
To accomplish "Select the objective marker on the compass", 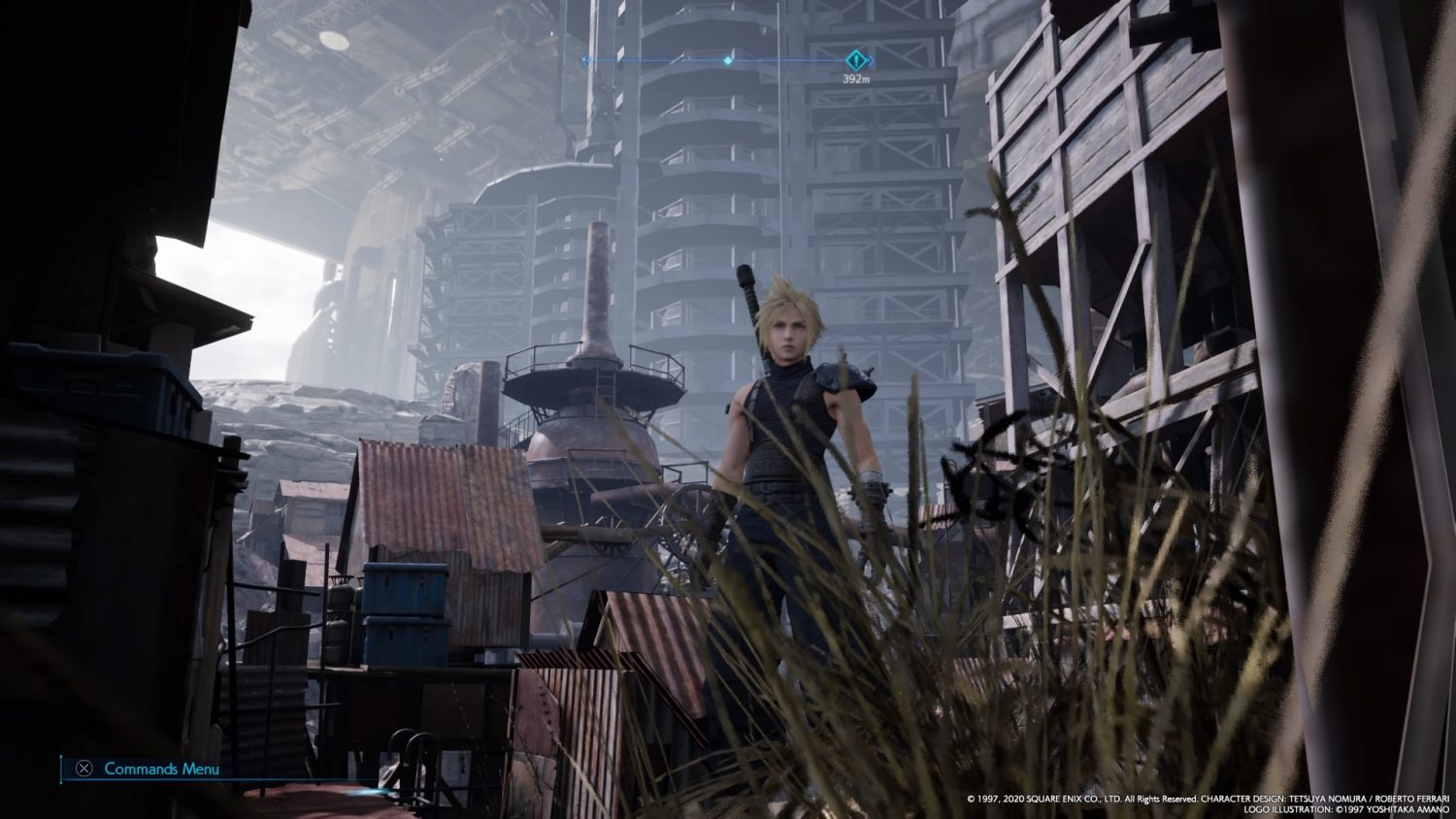I will pyautogui.click(x=854, y=59).
